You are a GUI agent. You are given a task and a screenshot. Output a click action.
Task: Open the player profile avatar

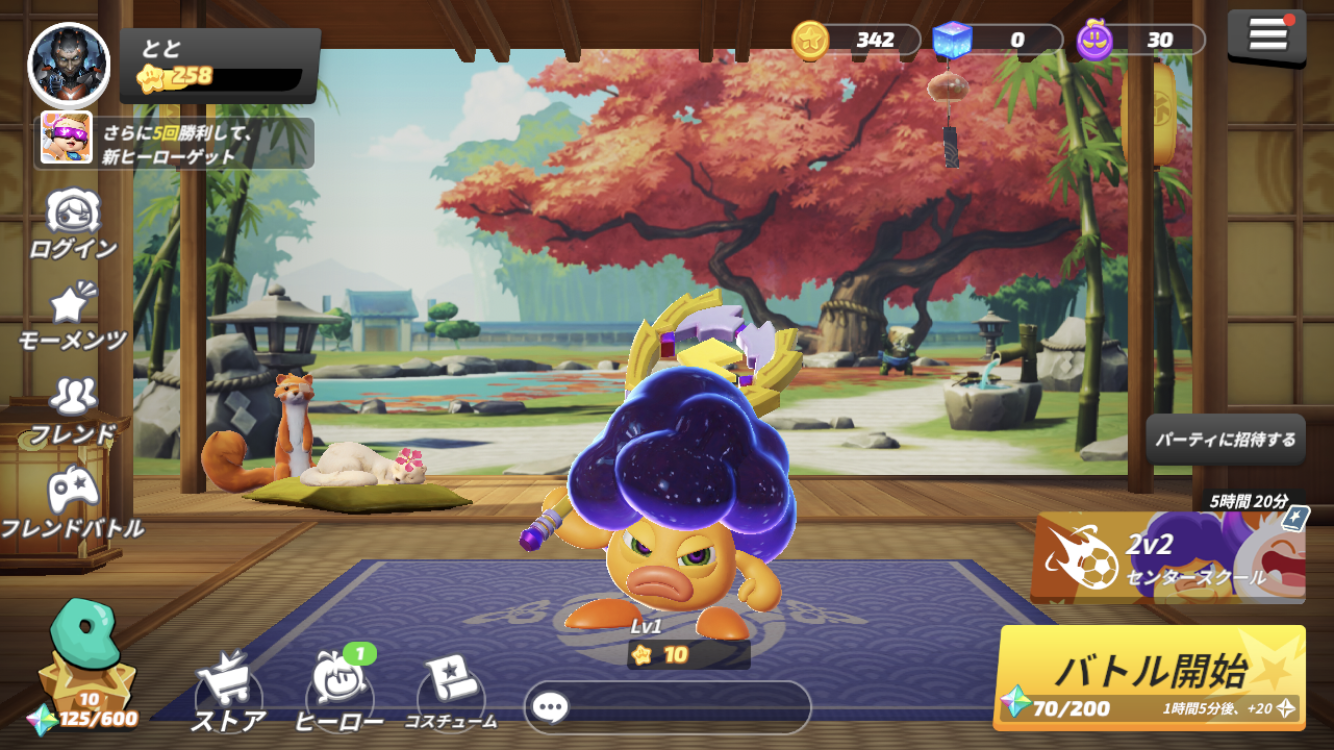(69, 64)
